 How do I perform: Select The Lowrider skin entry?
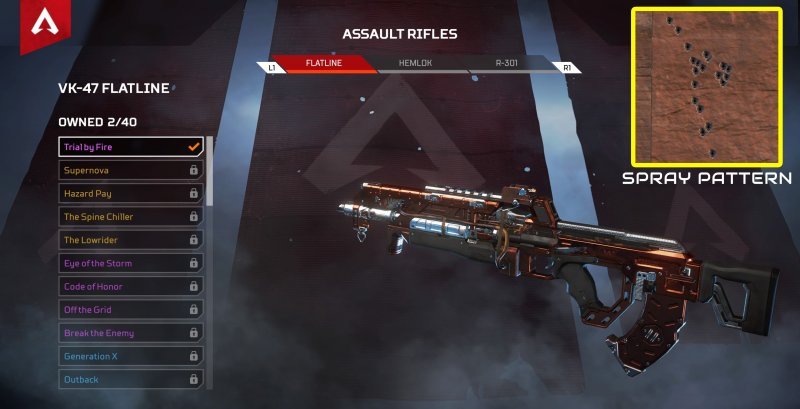click(x=131, y=240)
